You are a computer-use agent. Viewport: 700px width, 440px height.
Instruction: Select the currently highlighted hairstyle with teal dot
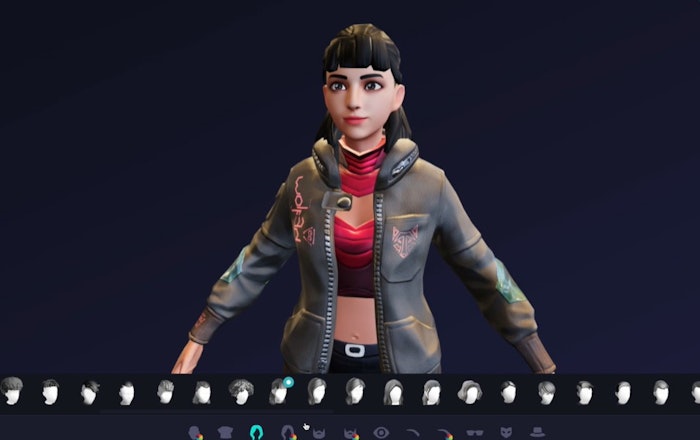[x=279, y=391]
